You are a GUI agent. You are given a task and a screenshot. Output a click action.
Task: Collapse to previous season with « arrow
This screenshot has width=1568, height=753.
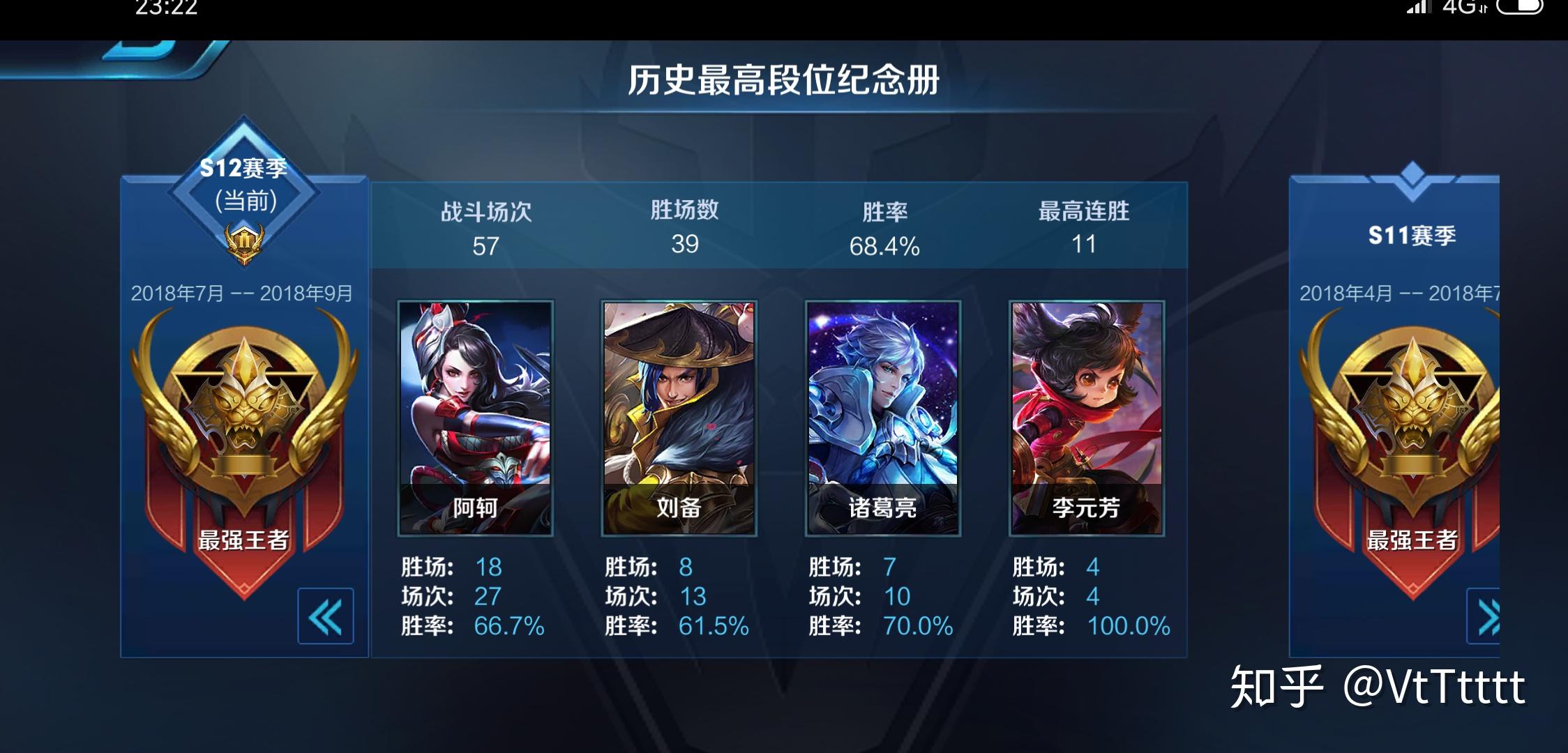[x=325, y=616]
